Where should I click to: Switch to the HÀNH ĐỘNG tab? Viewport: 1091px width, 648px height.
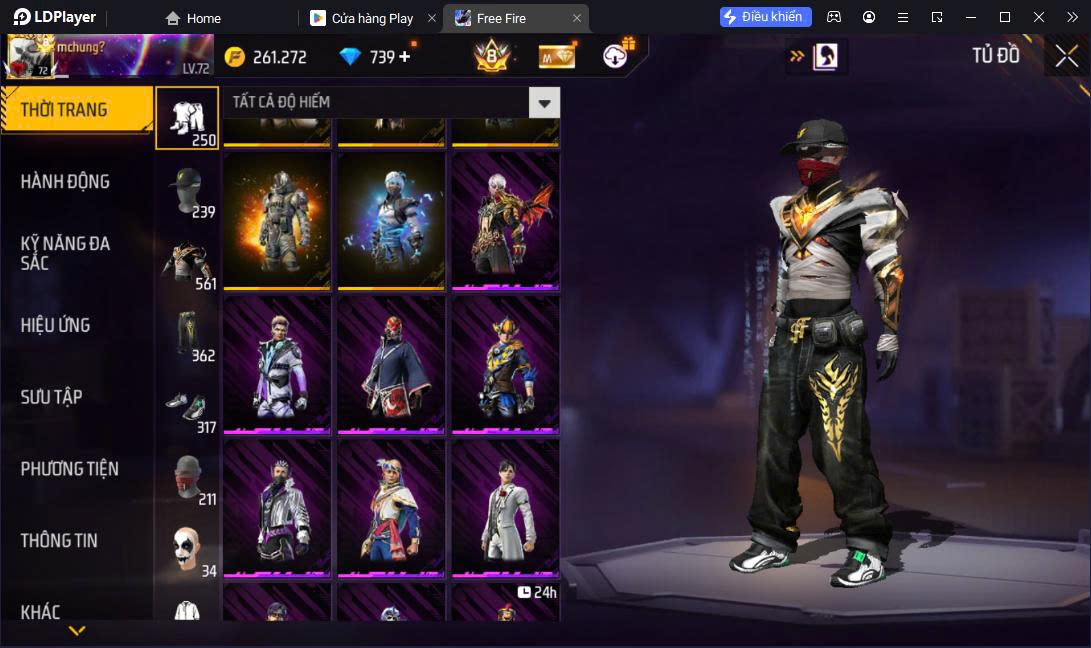(x=66, y=182)
